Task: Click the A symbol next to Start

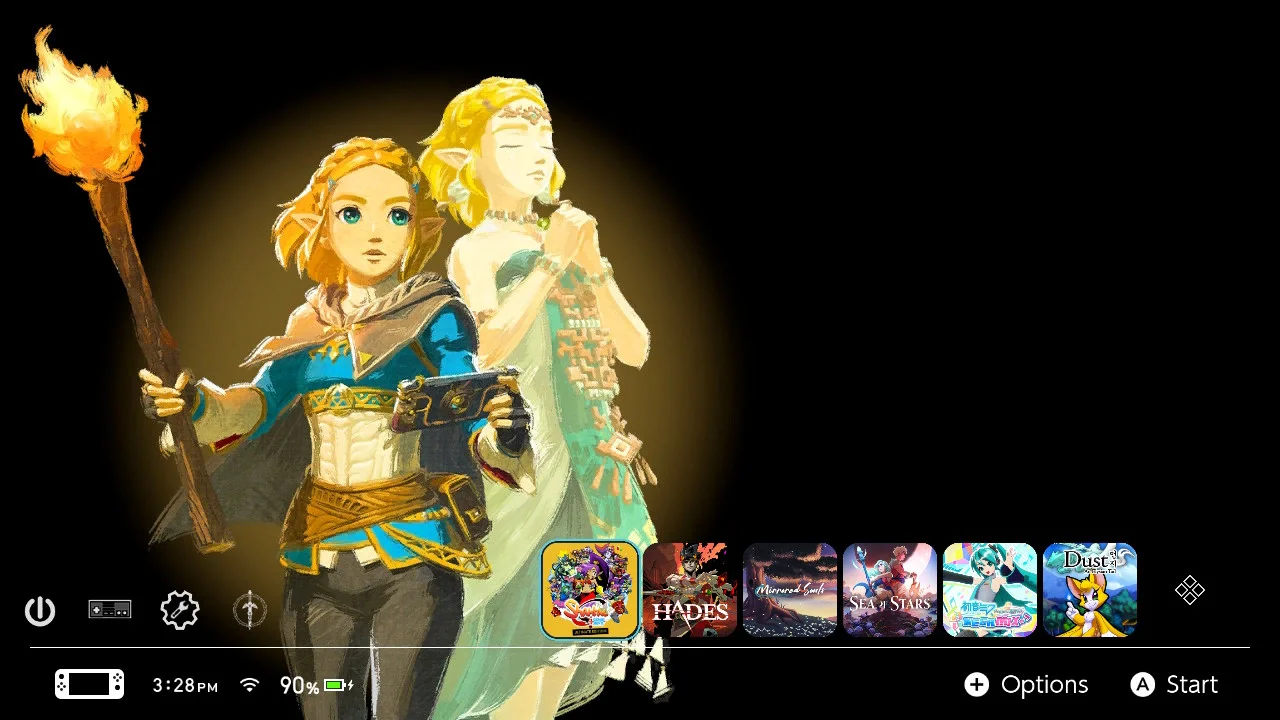Action: (1143, 685)
